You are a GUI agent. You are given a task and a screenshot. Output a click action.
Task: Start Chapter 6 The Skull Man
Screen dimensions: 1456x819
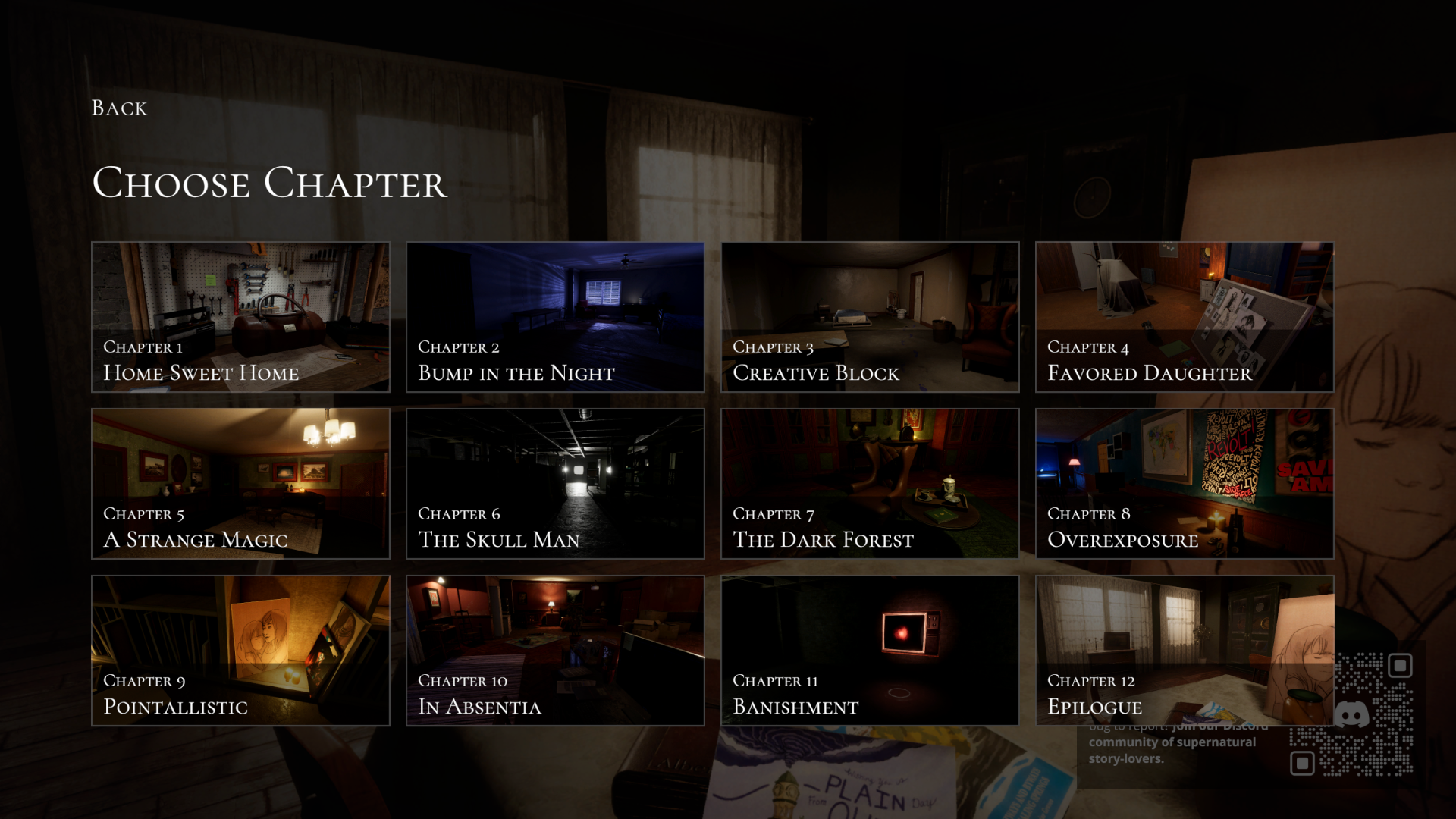point(555,484)
